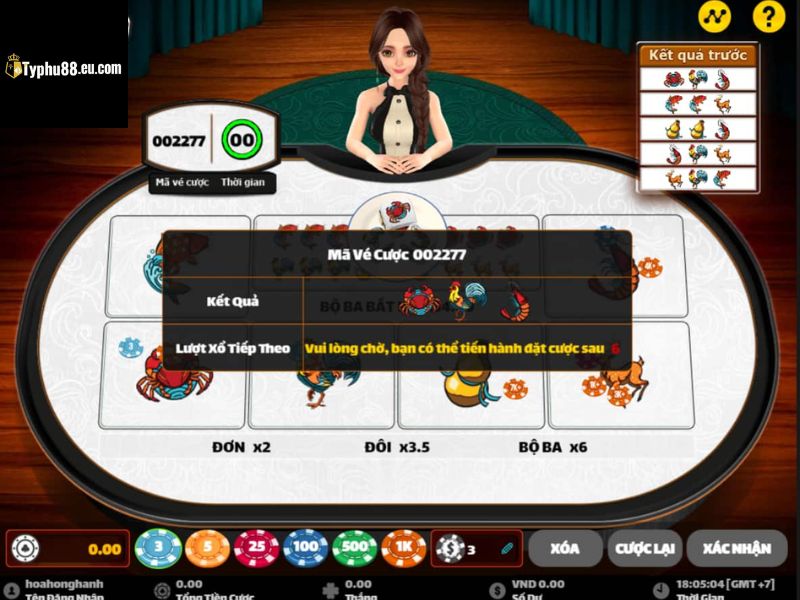View the Kết quả trước results panel
The width and height of the screenshot is (800, 600).
(x=698, y=117)
